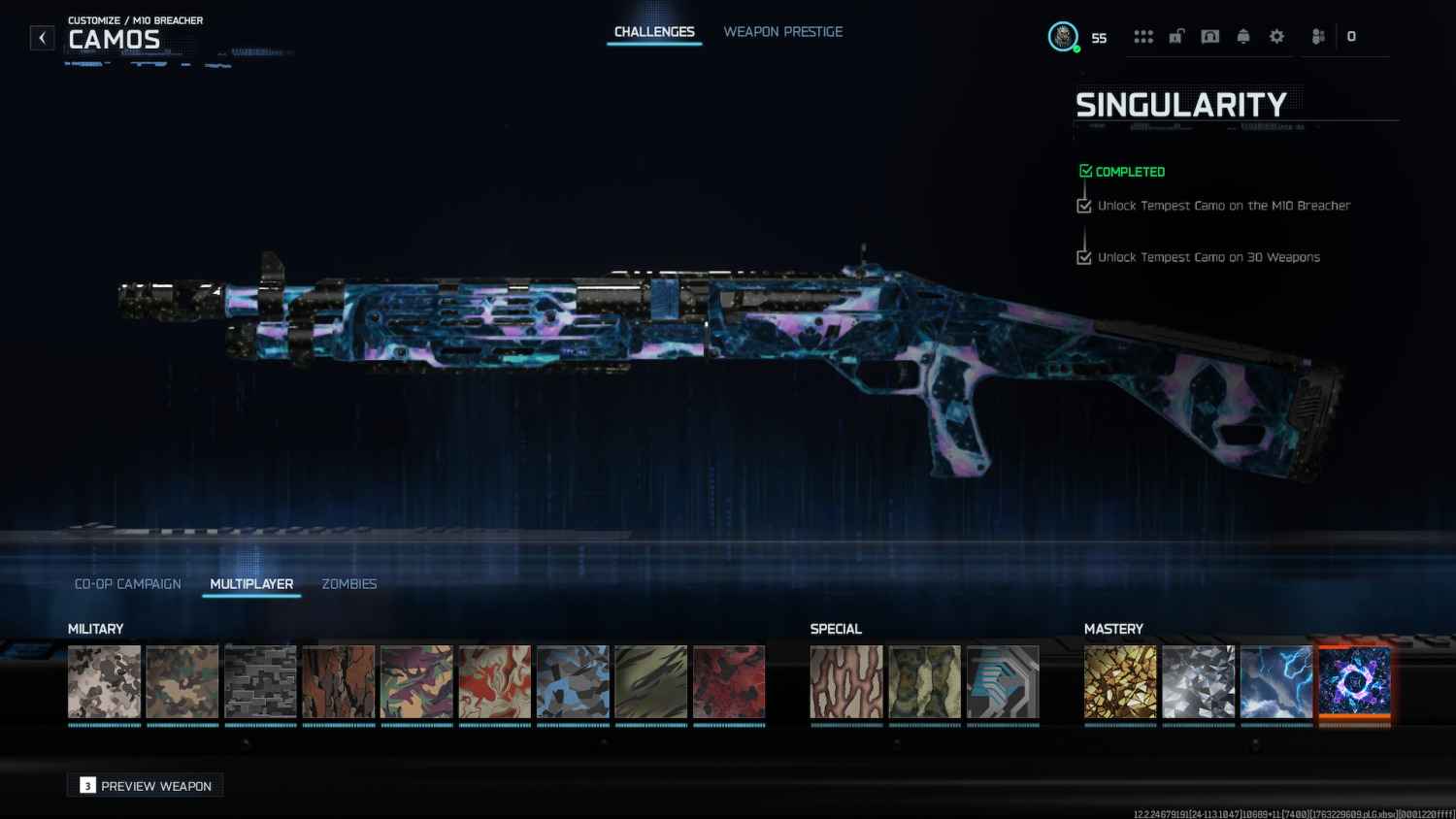Select the currently highlighted Singularity mastery camo
The width and height of the screenshot is (1456, 819).
(x=1355, y=682)
